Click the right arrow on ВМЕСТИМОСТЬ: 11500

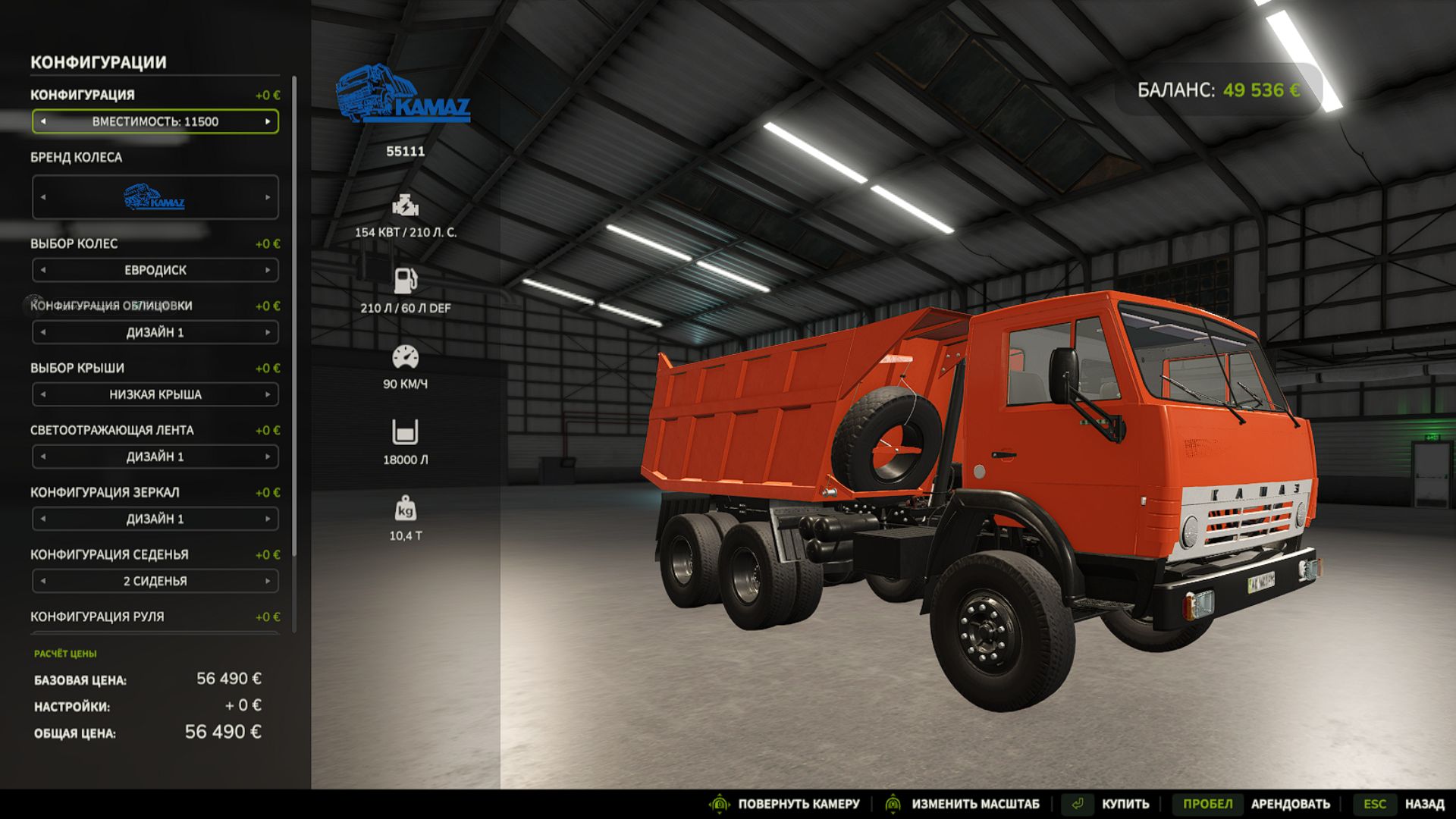(x=267, y=122)
